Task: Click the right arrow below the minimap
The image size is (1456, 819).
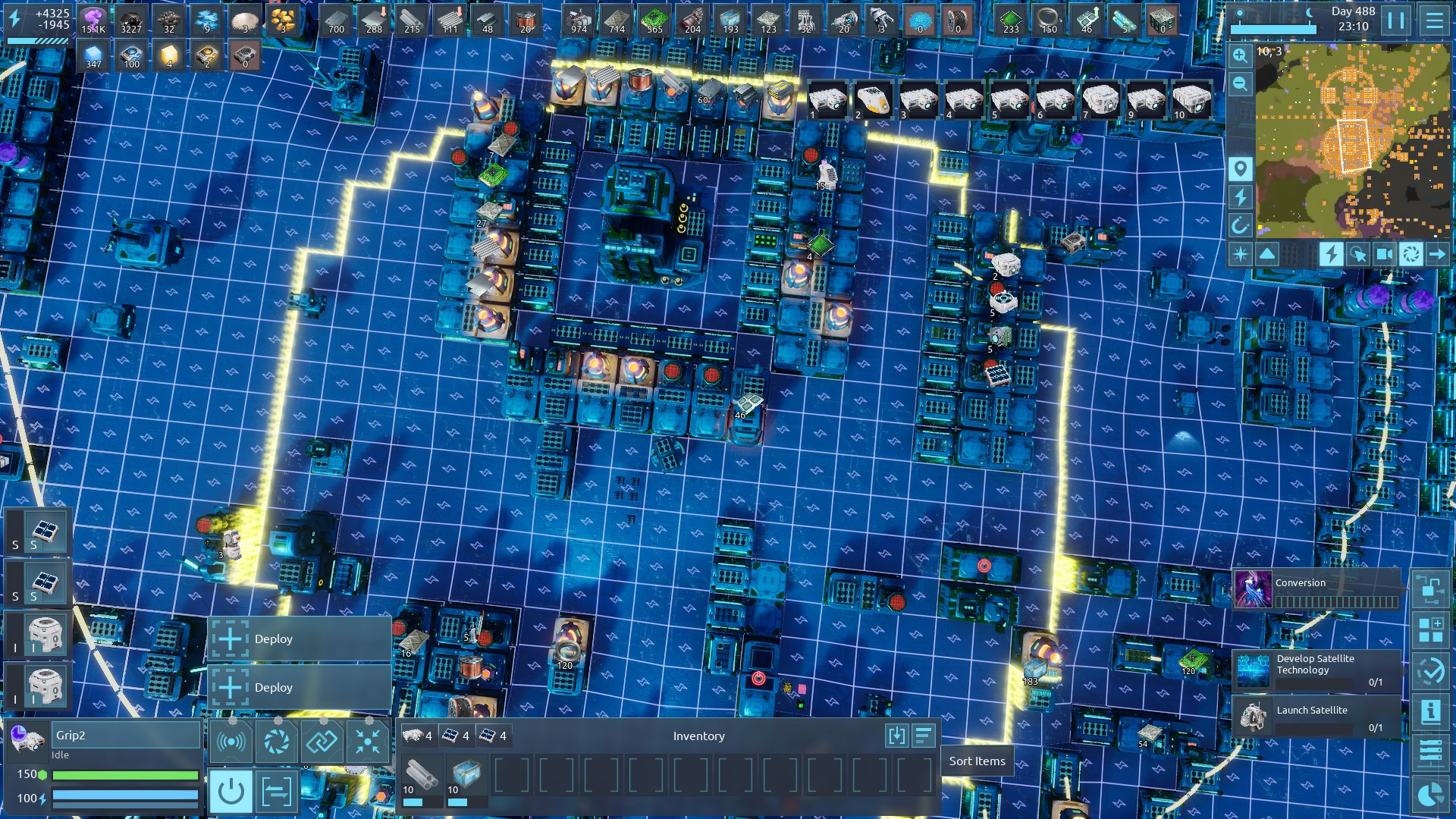Action: coord(1437,254)
